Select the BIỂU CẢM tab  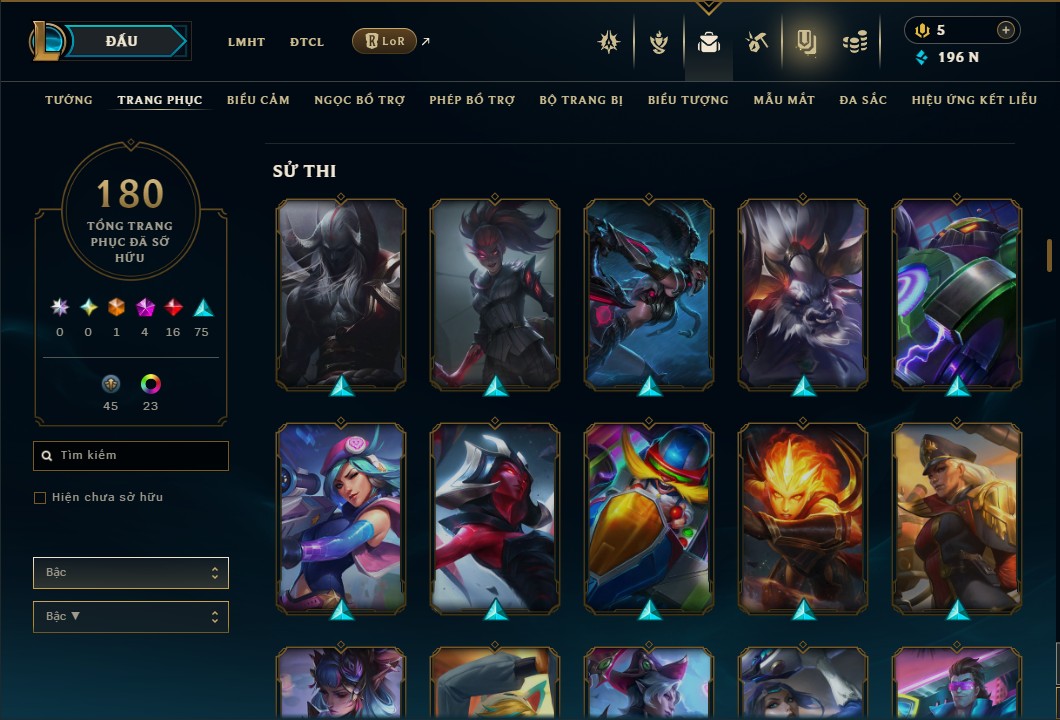[258, 100]
